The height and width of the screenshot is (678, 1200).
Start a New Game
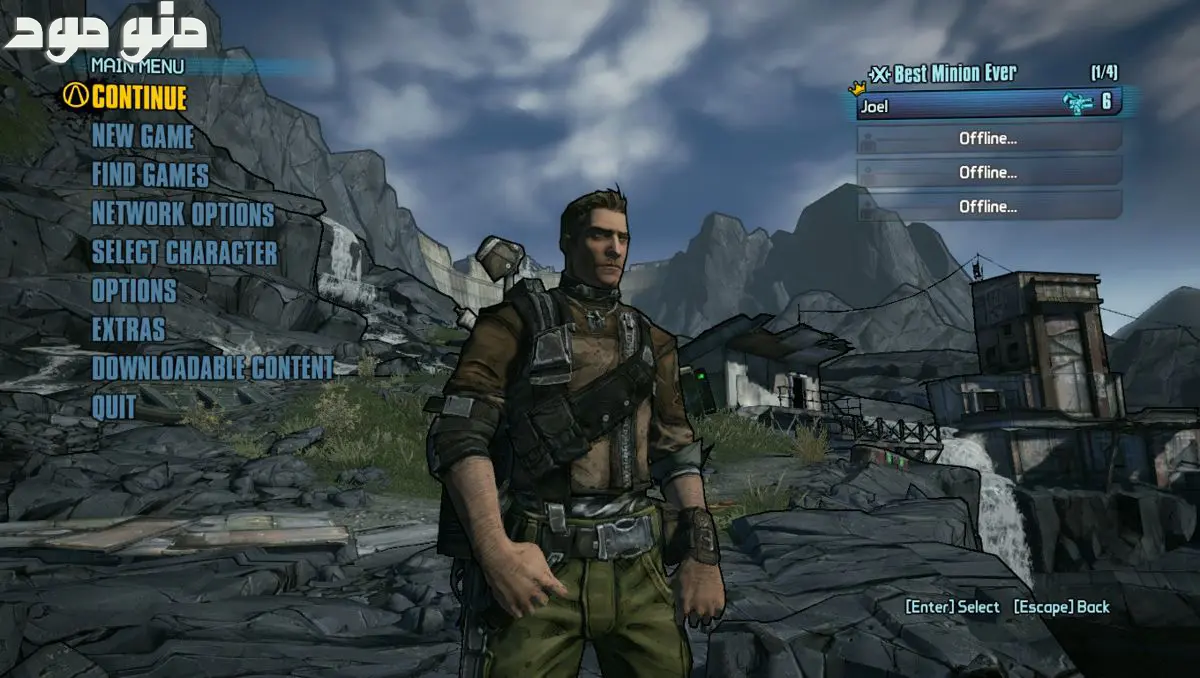143,136
